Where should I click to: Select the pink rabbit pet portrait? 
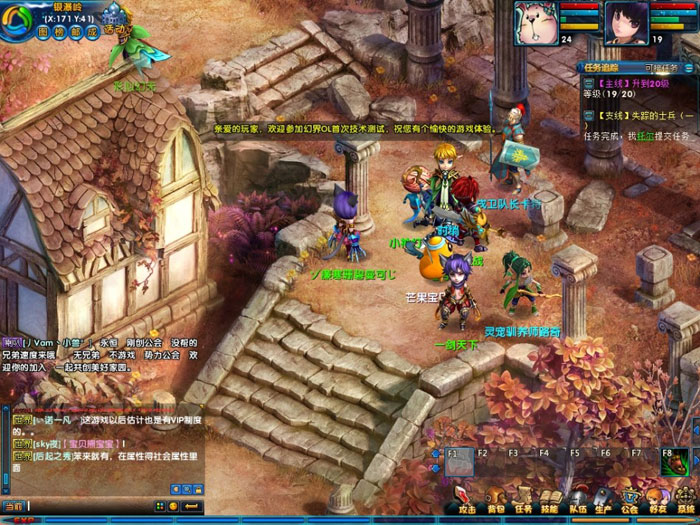(534, 20)
